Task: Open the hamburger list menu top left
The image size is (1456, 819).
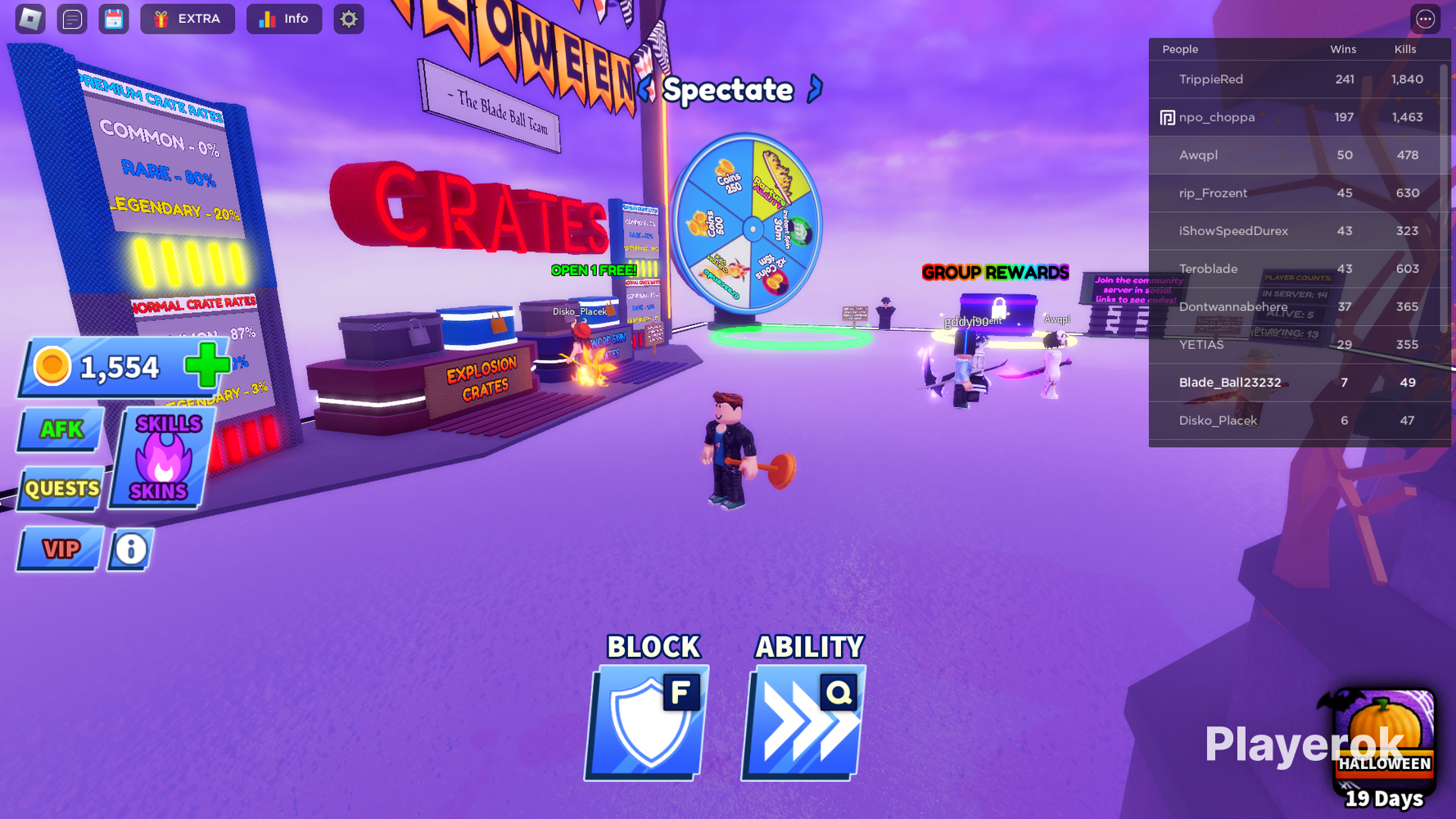Action: pos(72,18)
